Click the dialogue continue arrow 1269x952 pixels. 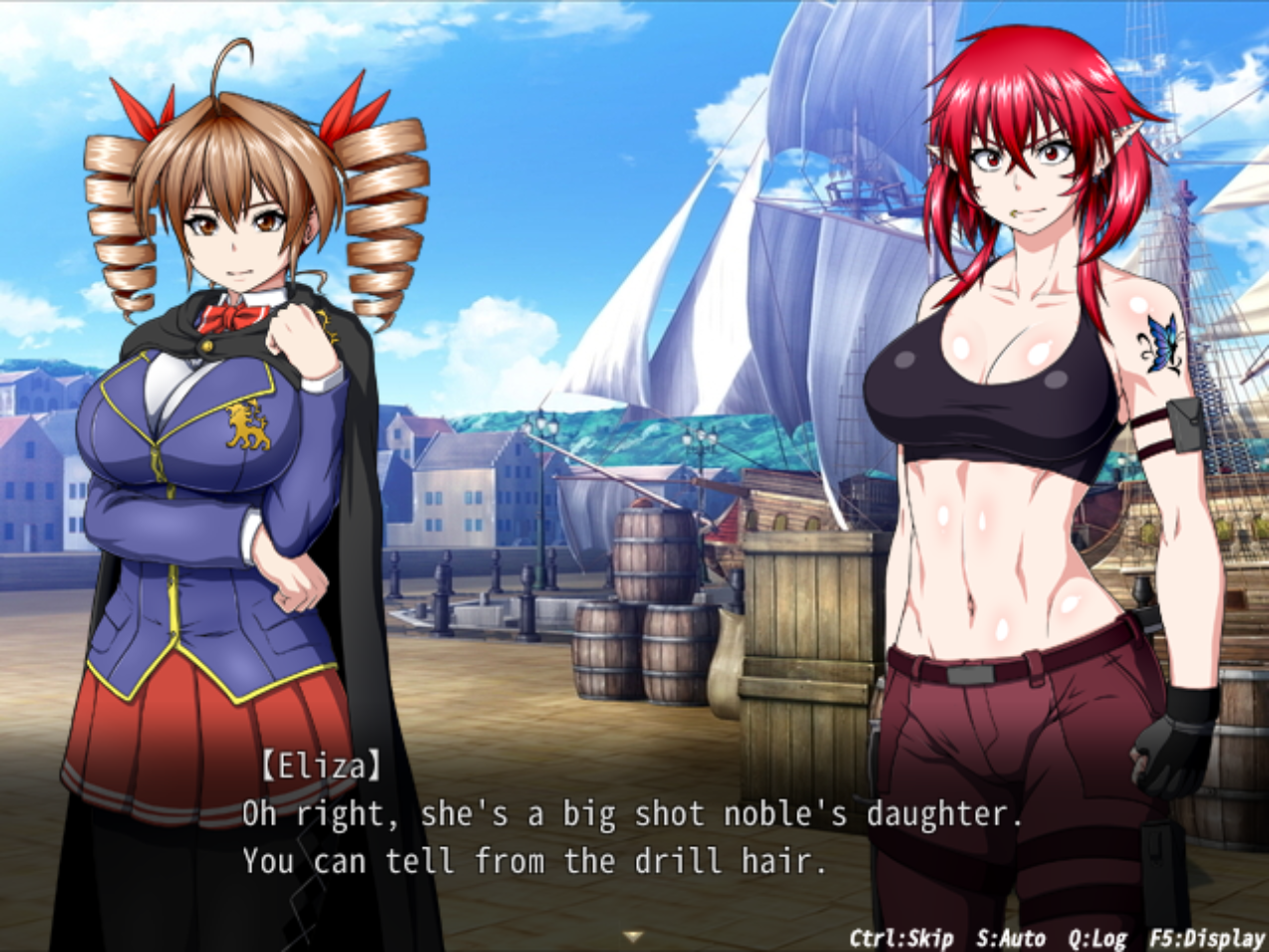[x=632, y=936]
